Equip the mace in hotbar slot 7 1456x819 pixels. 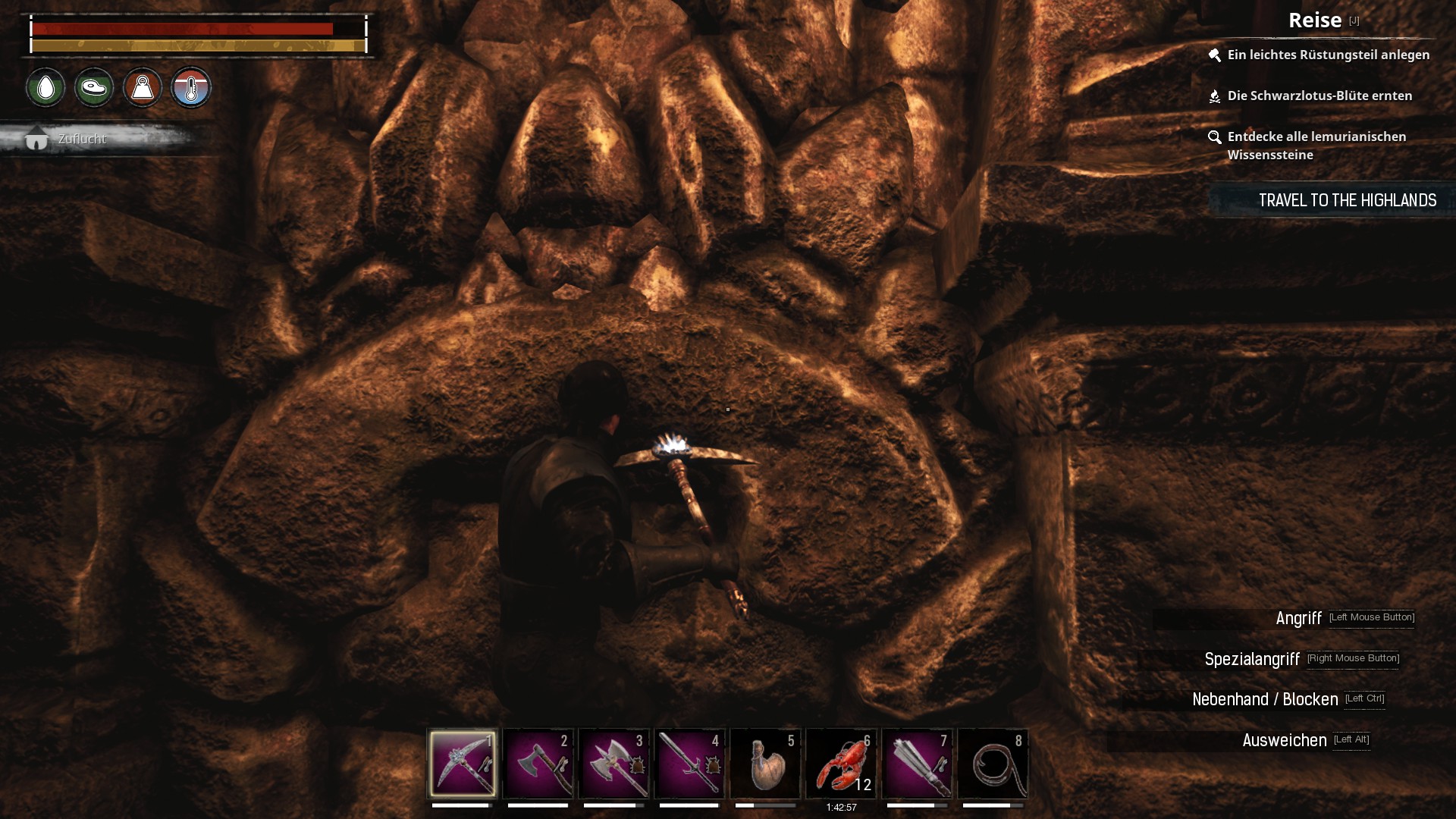(x=918, y=763)
